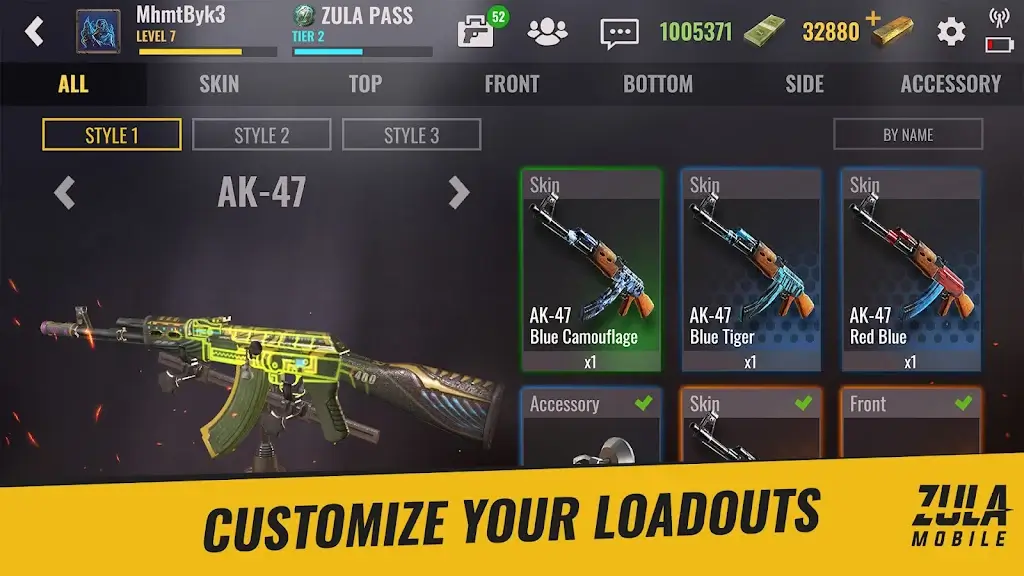Screen dimensions: 1024x576
Task: Go back with the top-left arrow
Action: point(35,31)
